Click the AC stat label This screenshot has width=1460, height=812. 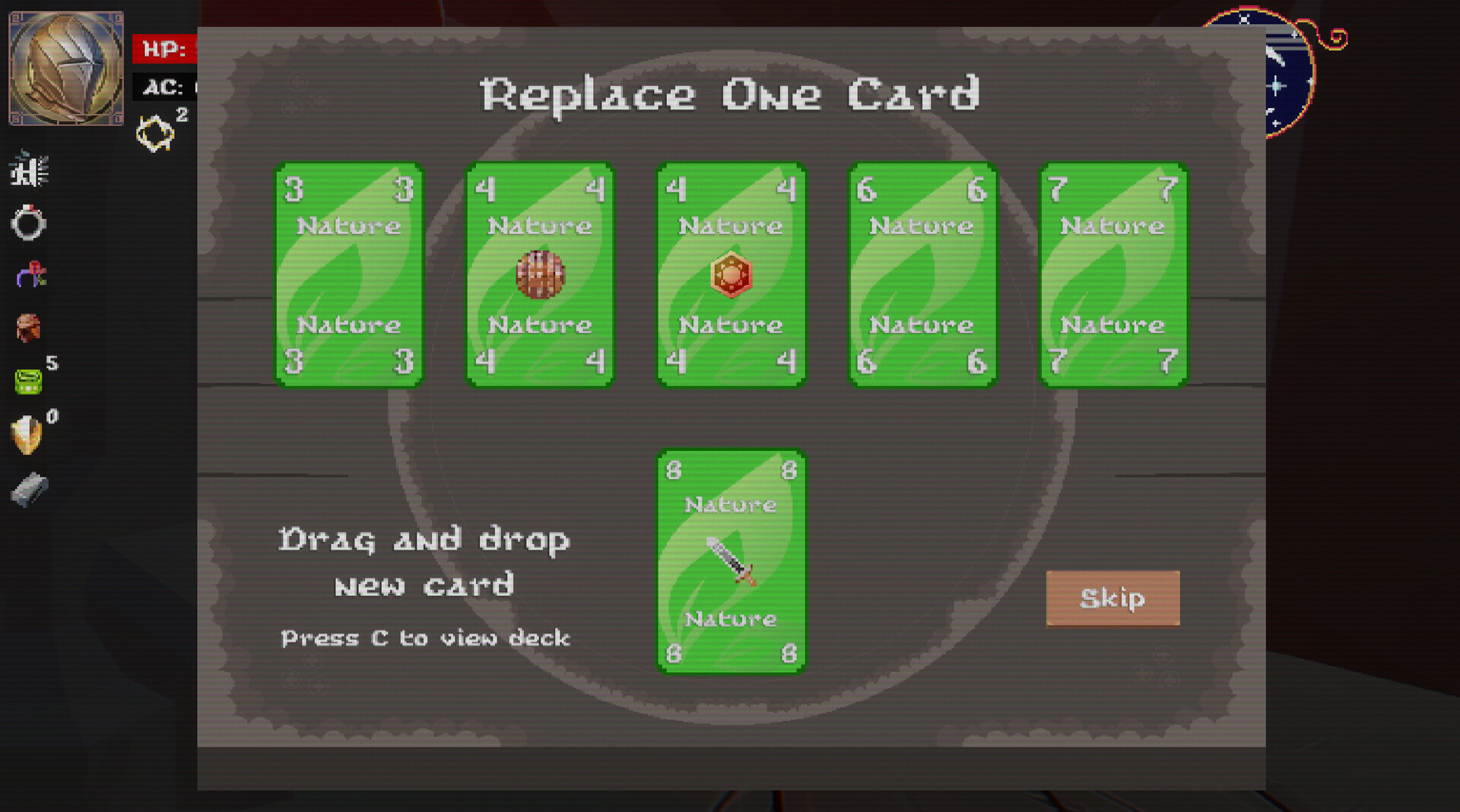click(x=161, y=88)
